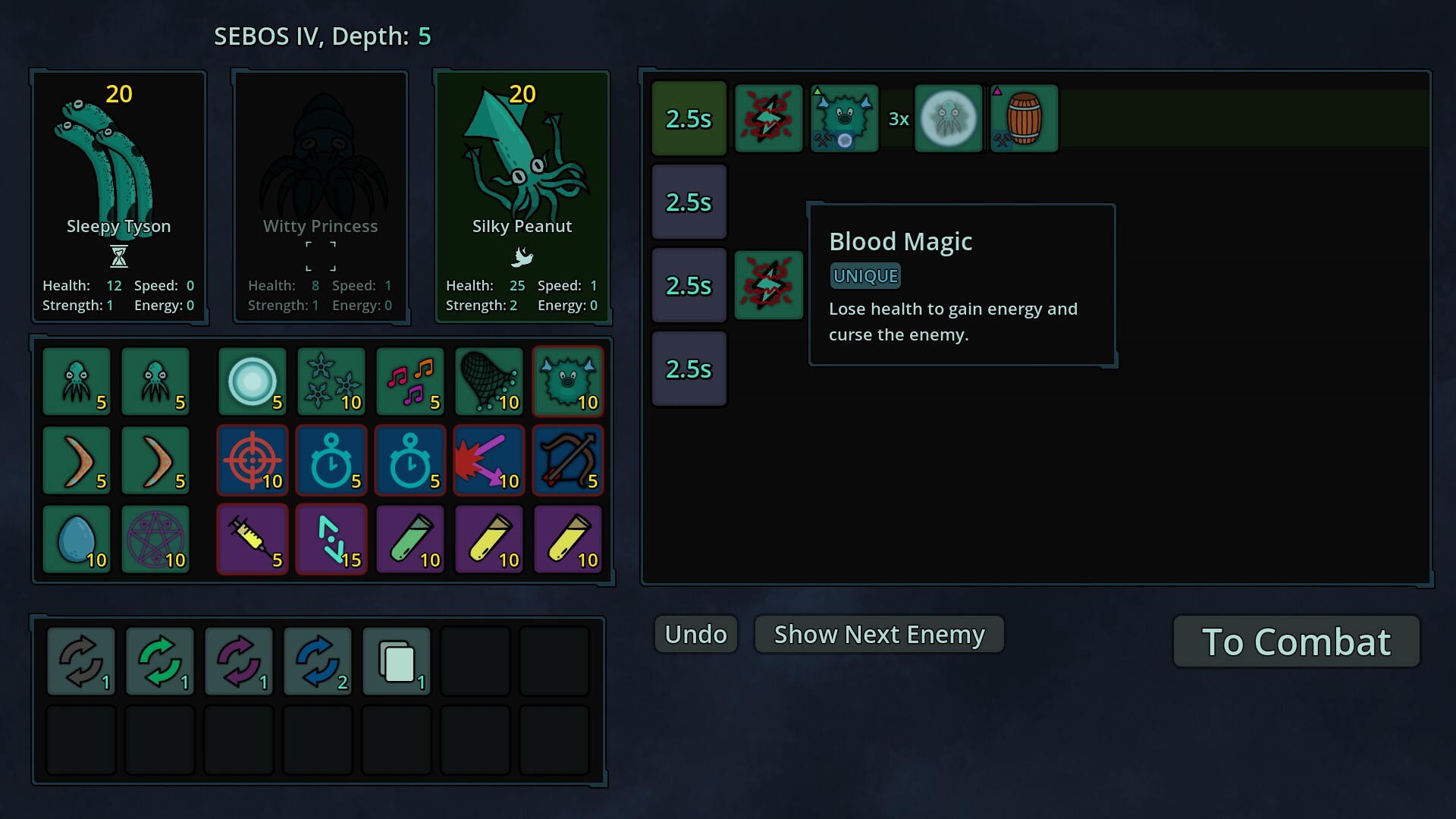Screen dimensions: 1456x819
Task: Choose the Witty Princess creature card
Action: click(320, 197)
